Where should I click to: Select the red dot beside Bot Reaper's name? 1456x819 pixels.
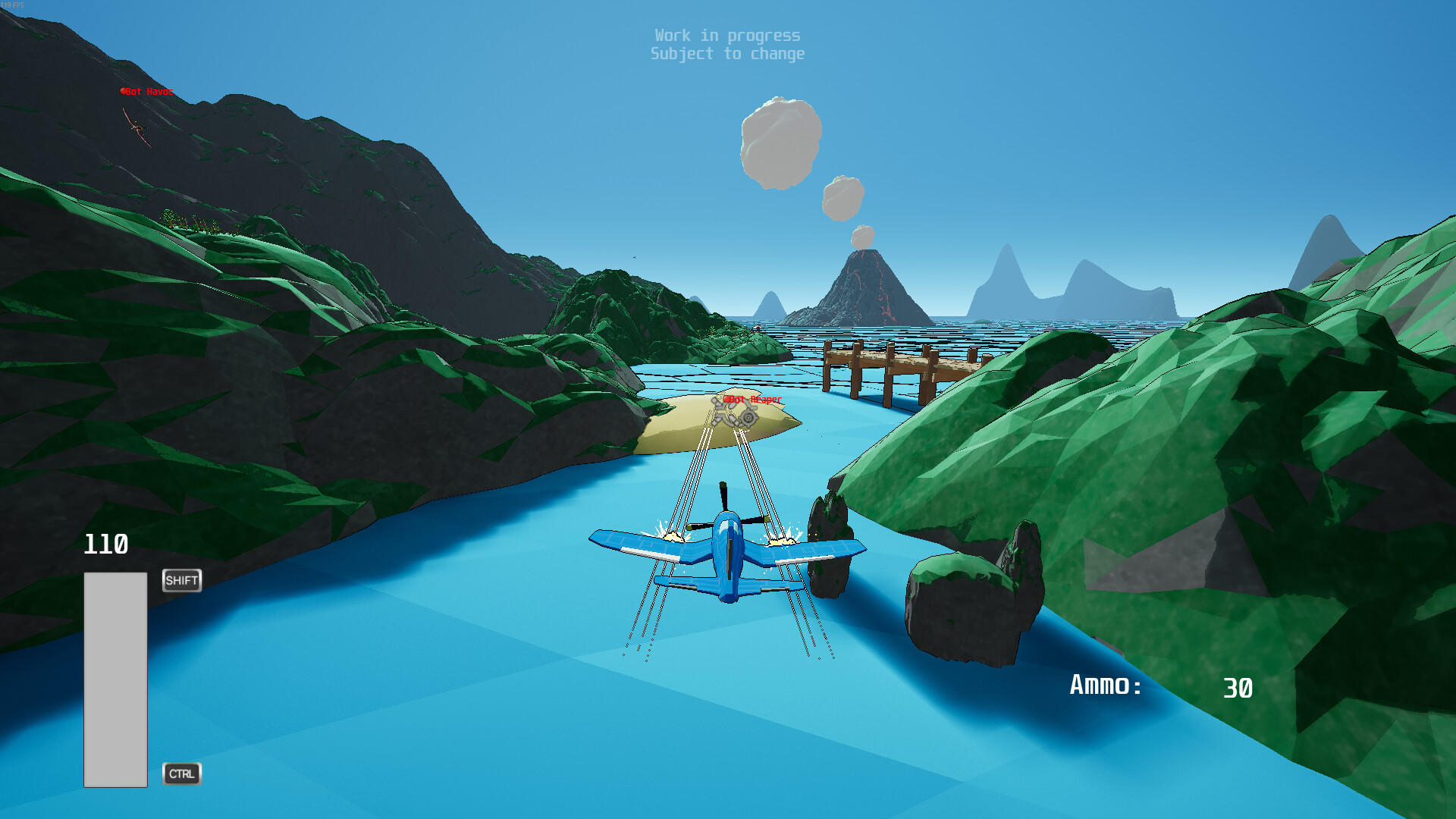pyautogui.click(x=726, y=400)
